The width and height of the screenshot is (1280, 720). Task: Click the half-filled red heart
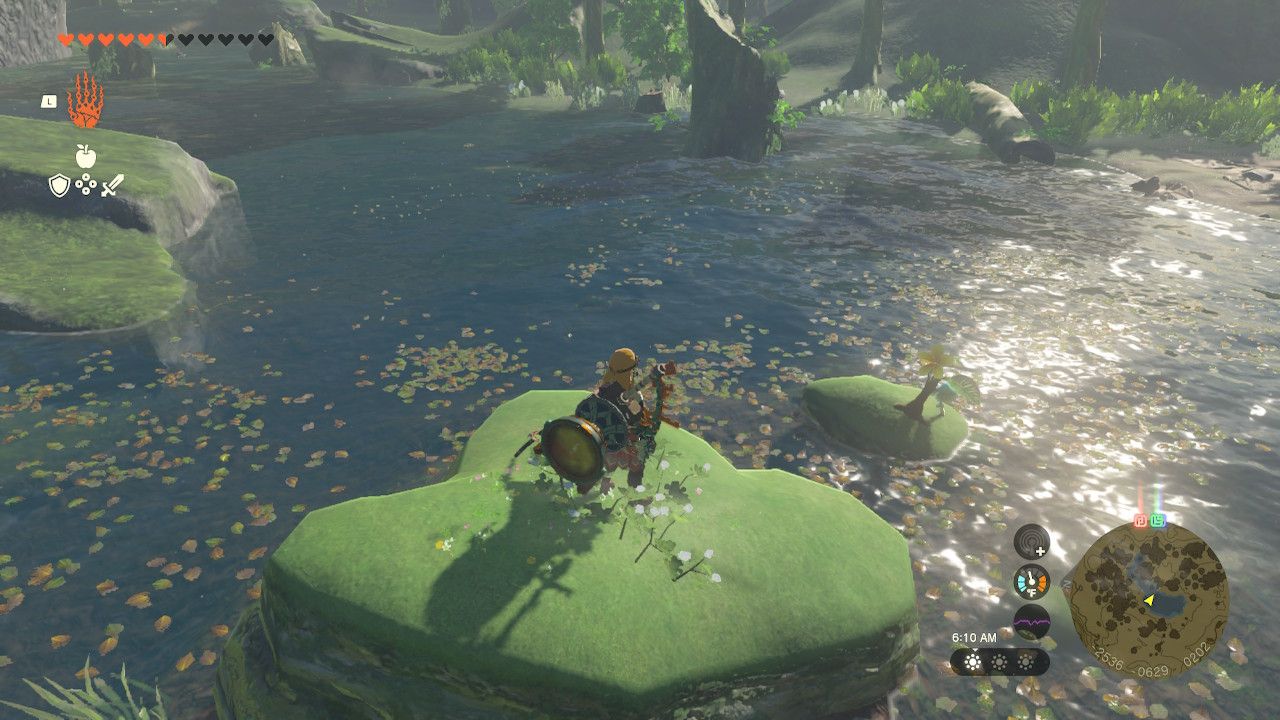click(165, 40)
